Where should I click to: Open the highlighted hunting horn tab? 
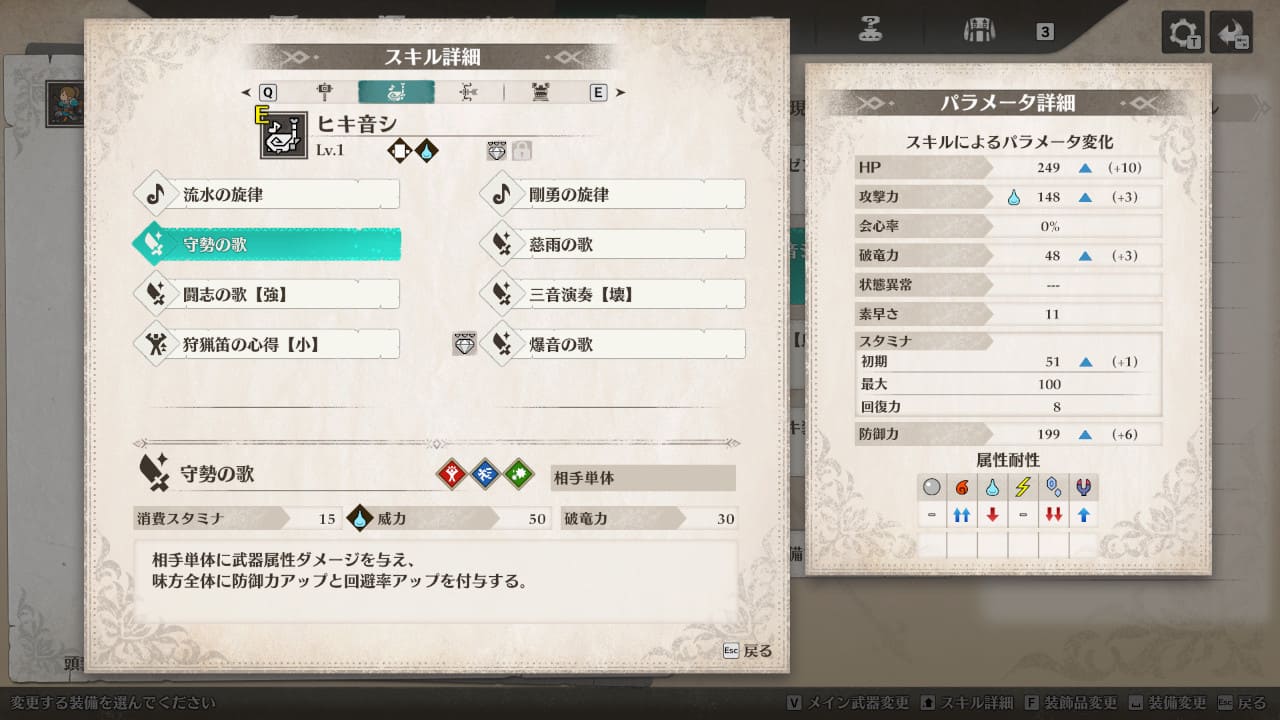pyautogui.click(x=396, y=92)
